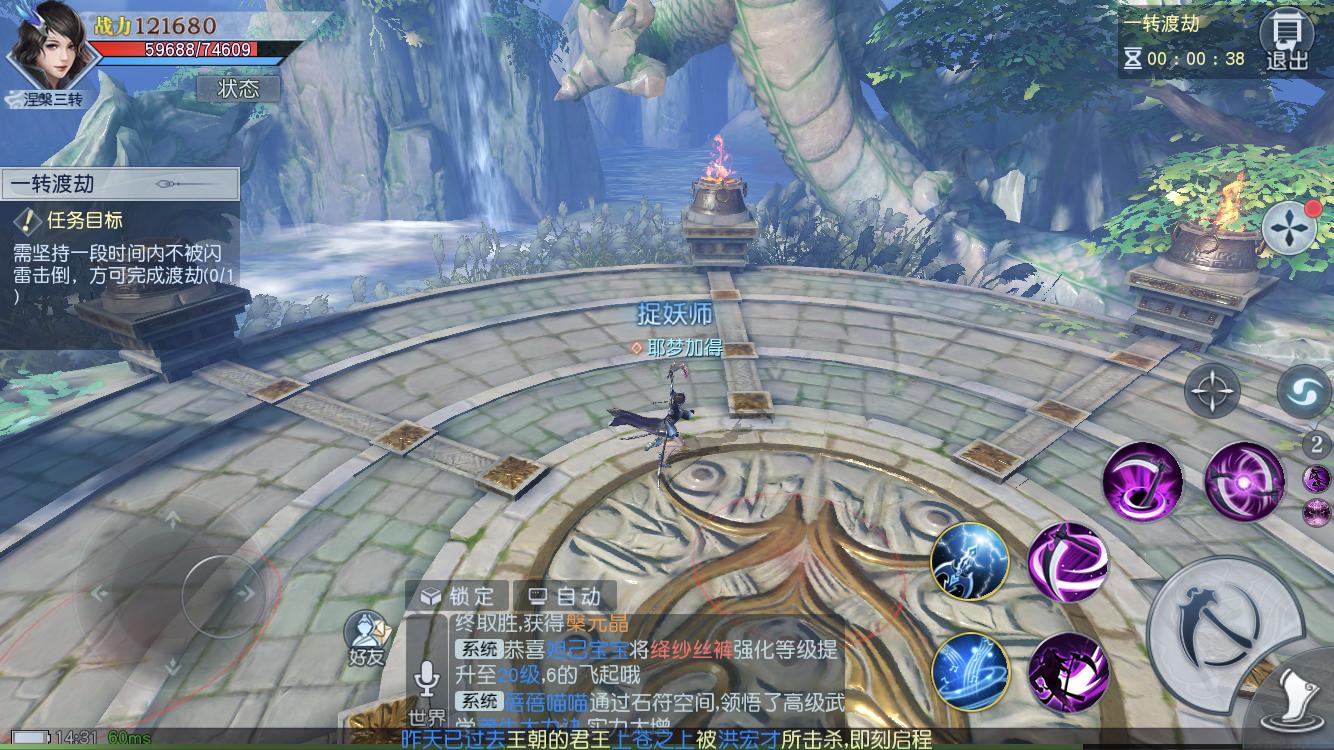Cast the purple shadow-dash skill
This screenshot has height=750, width=1334.
(1067, 672)
